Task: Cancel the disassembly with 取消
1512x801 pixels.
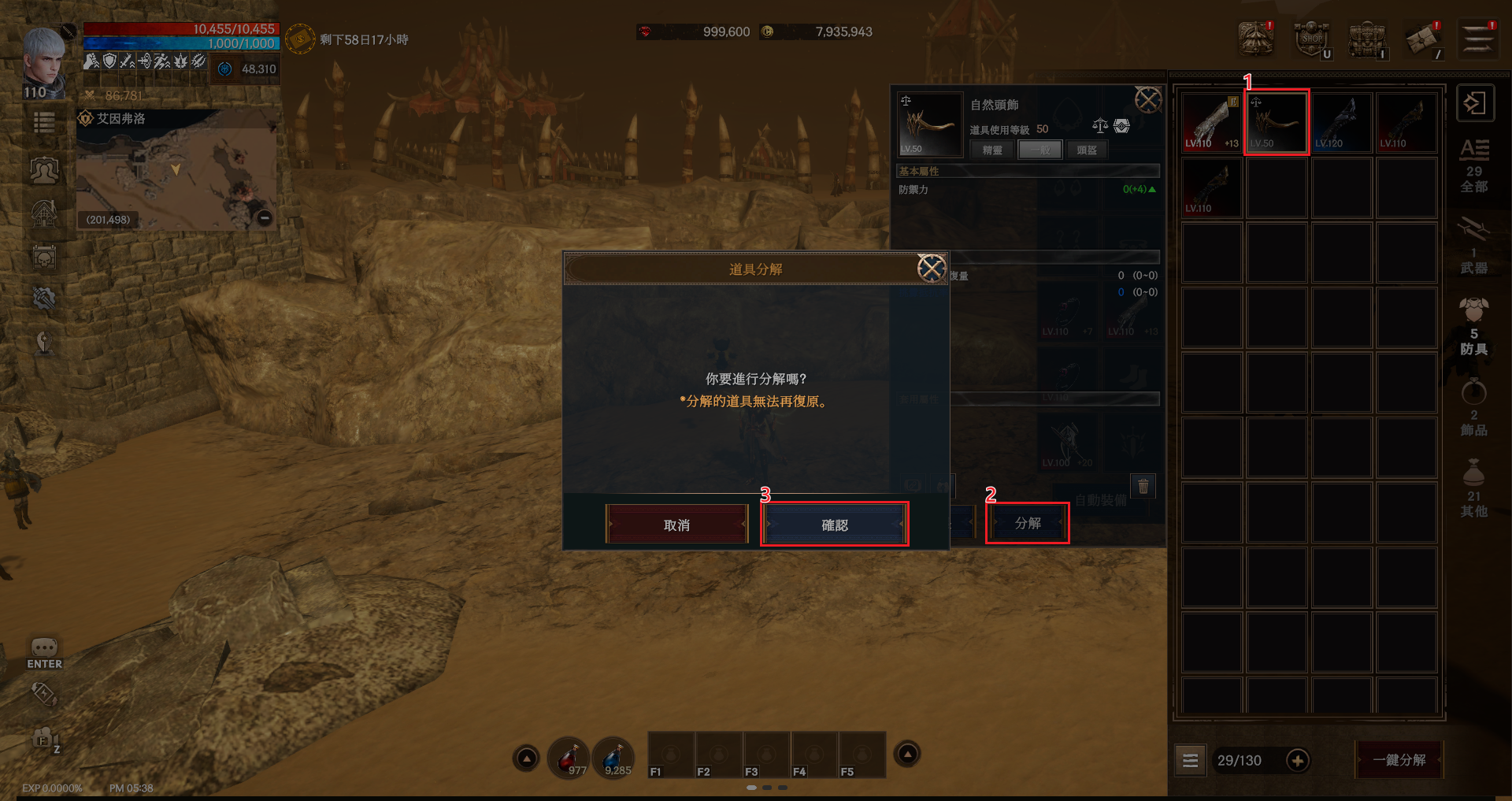Action: [676, 525]
